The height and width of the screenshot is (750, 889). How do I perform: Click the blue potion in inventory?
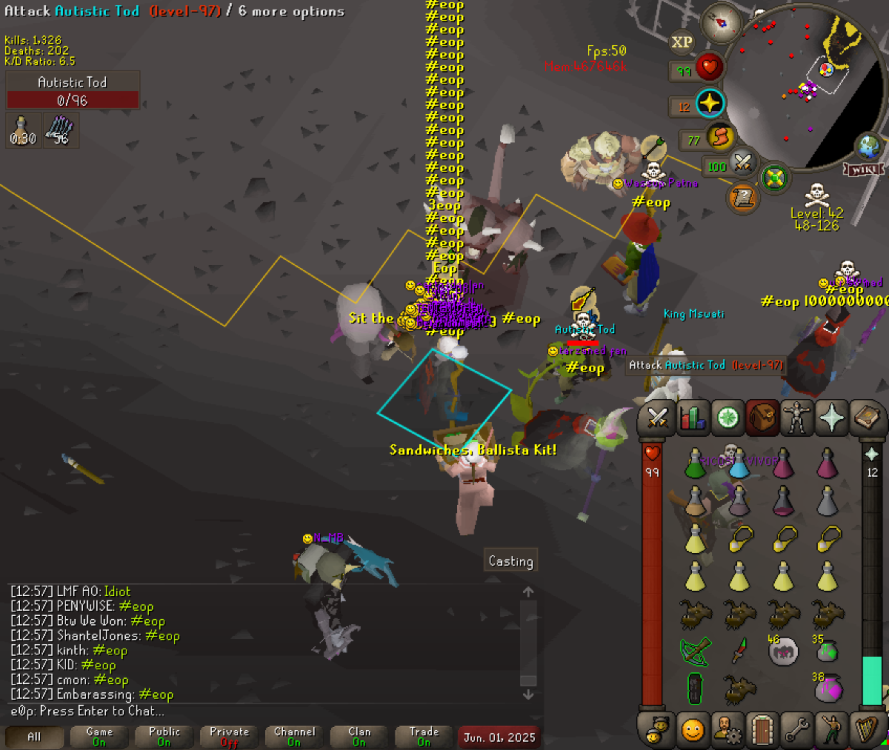(739, 462)
